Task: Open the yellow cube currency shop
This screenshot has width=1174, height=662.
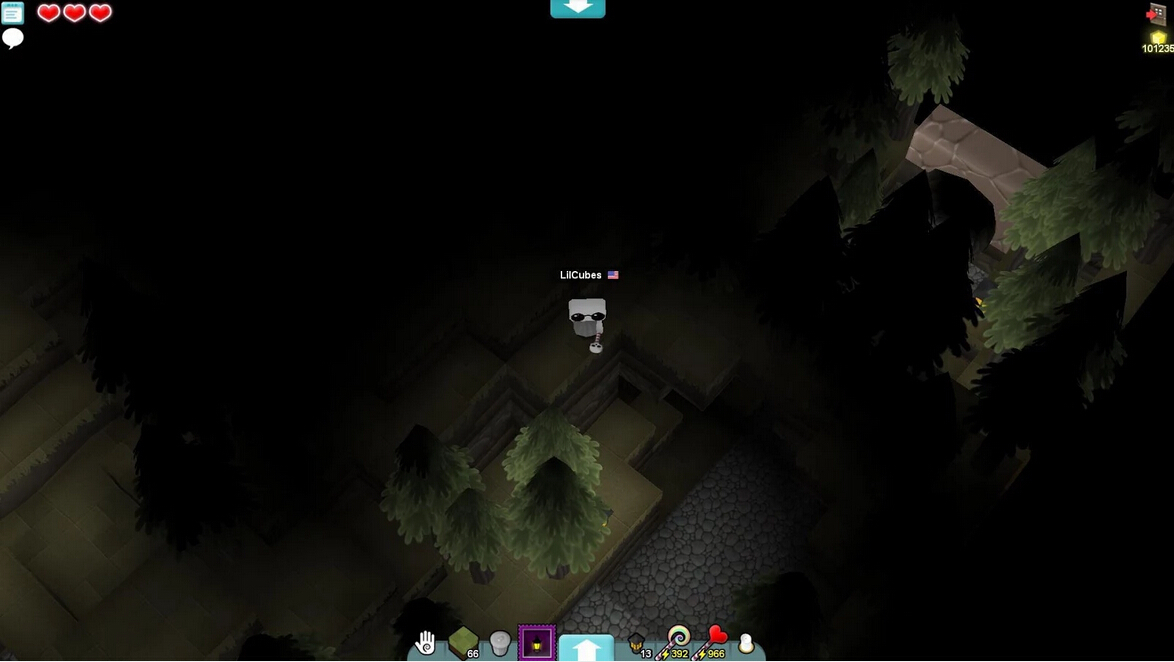Action: point(1158,42)
